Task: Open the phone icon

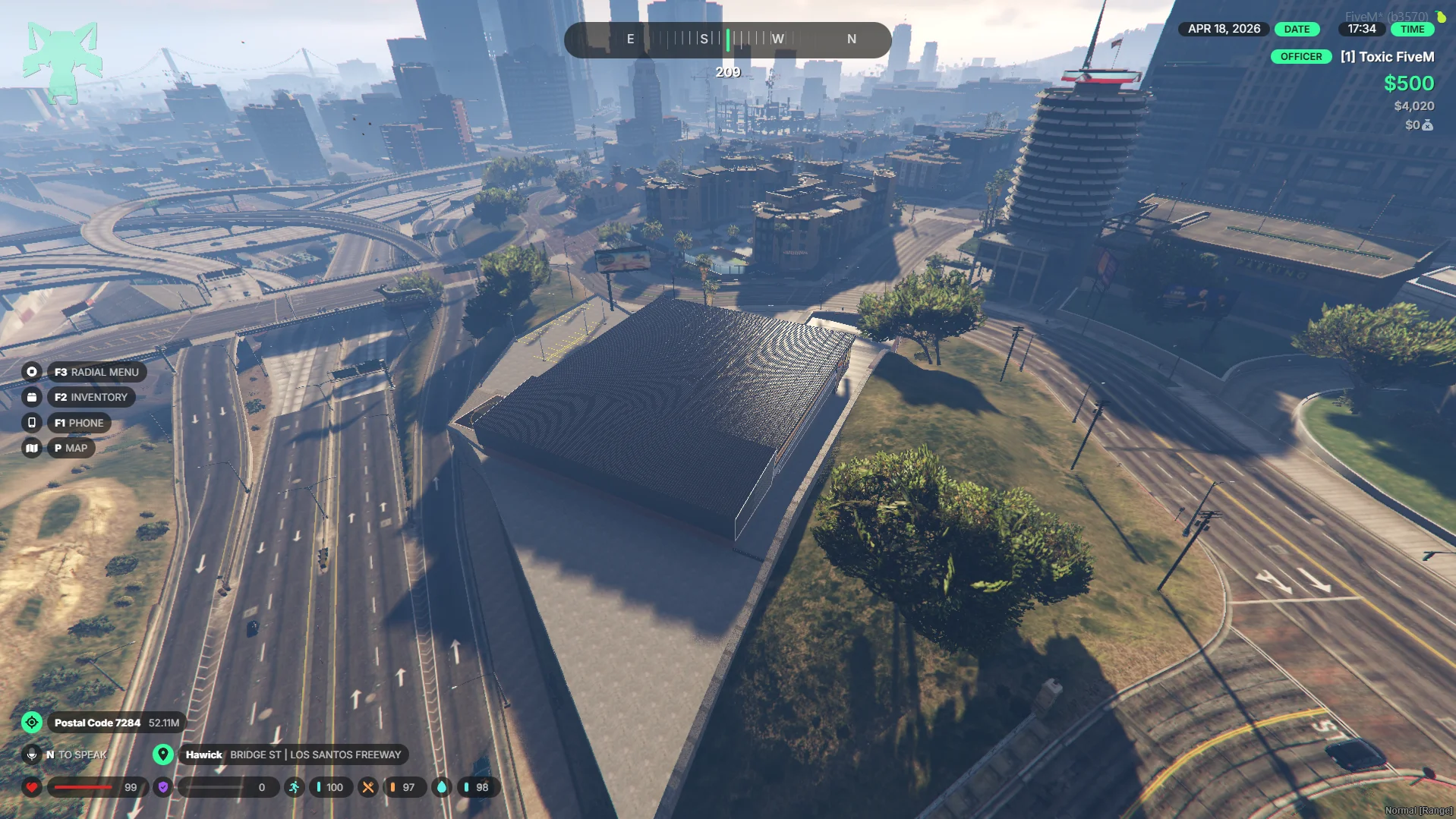Action: click(32, 423)
